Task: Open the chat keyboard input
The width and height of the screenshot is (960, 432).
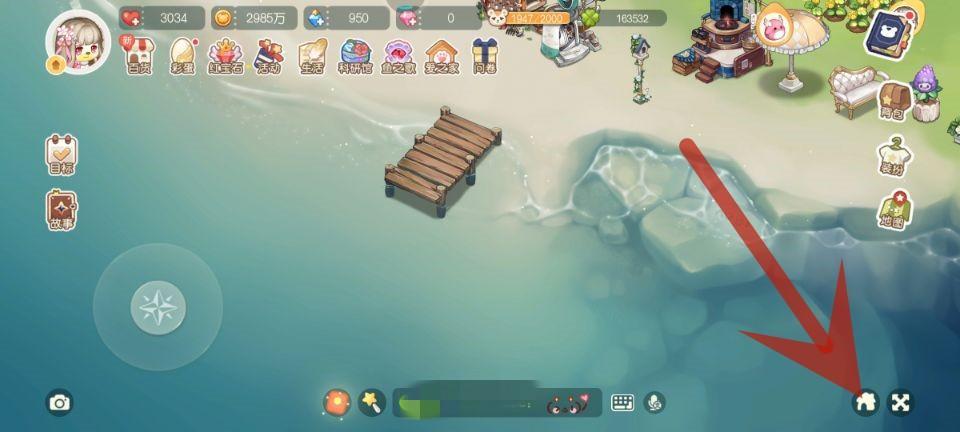Action: coord(623,402)
